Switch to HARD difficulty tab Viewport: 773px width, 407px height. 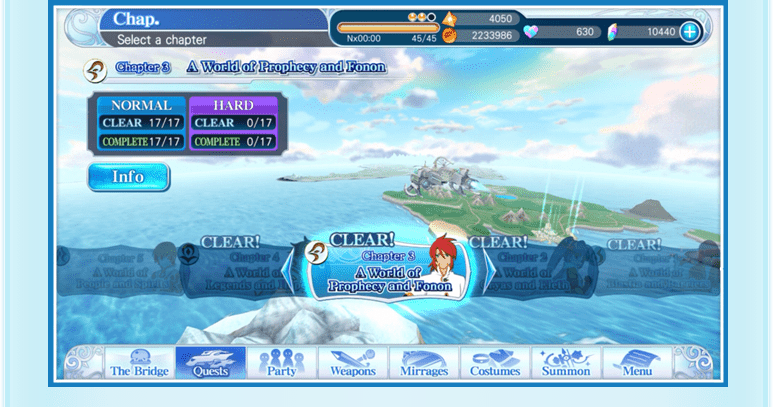[233, 105]
